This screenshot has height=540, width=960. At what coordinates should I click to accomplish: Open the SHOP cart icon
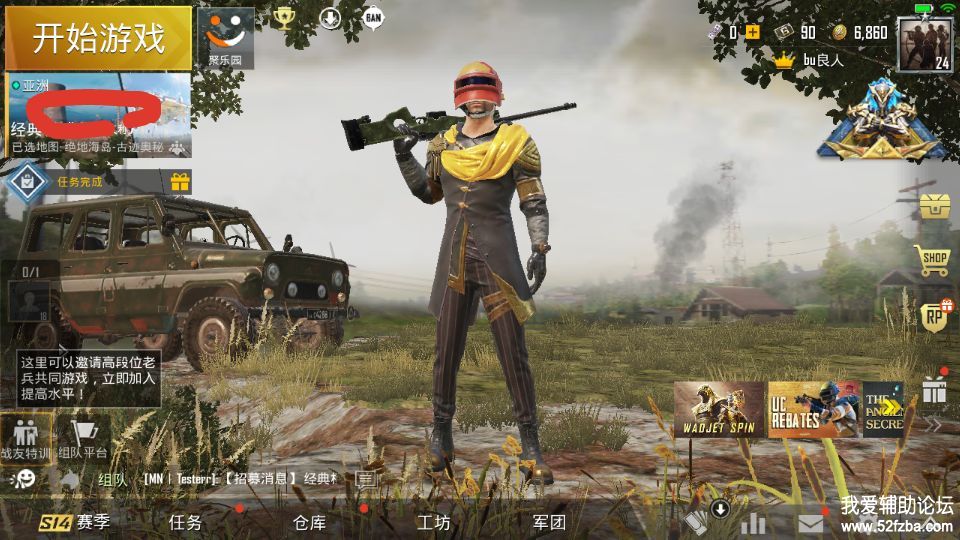(934, 261)
